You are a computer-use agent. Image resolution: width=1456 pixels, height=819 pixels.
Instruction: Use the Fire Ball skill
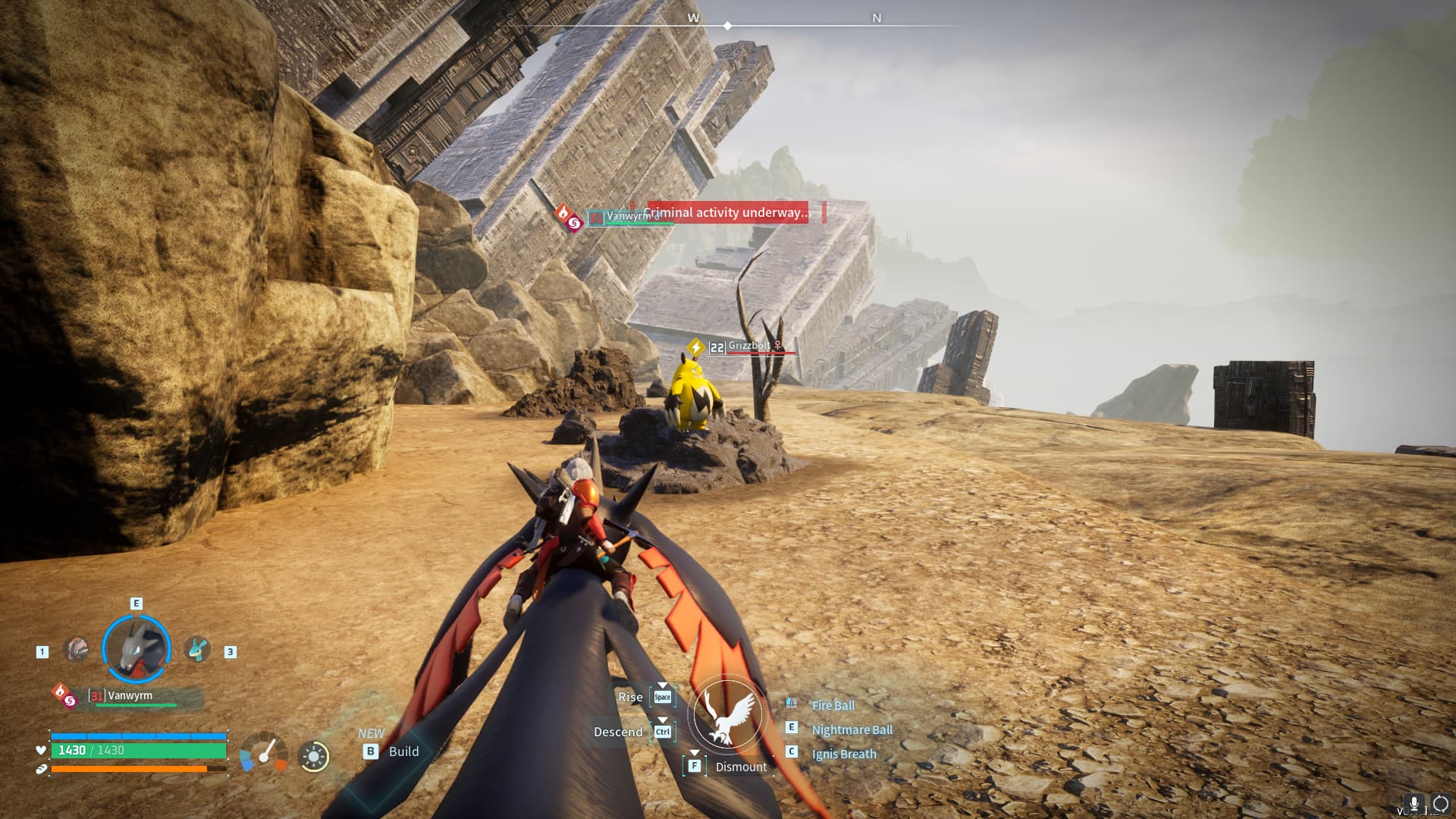[833, 705]
